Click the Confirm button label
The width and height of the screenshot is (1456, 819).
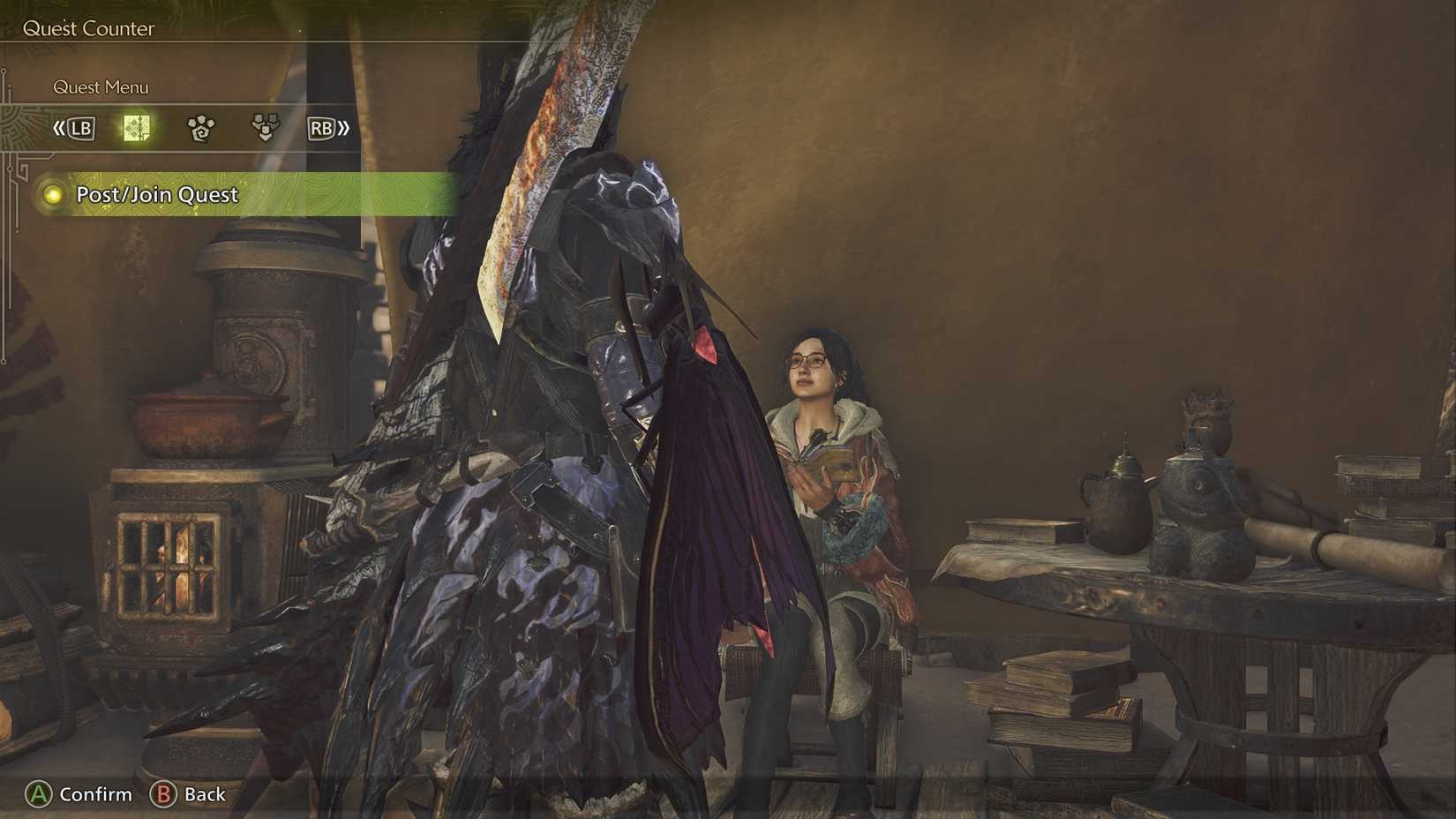point(95,794)
